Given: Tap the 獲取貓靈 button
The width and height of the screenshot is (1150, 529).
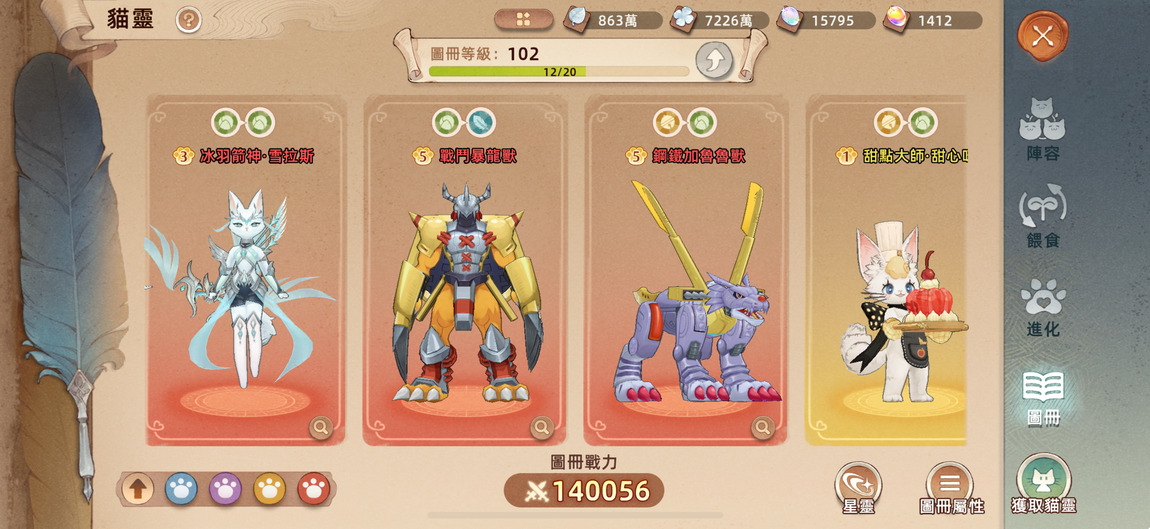Looking at the screenshot, I should click(x=1043, y=484).
